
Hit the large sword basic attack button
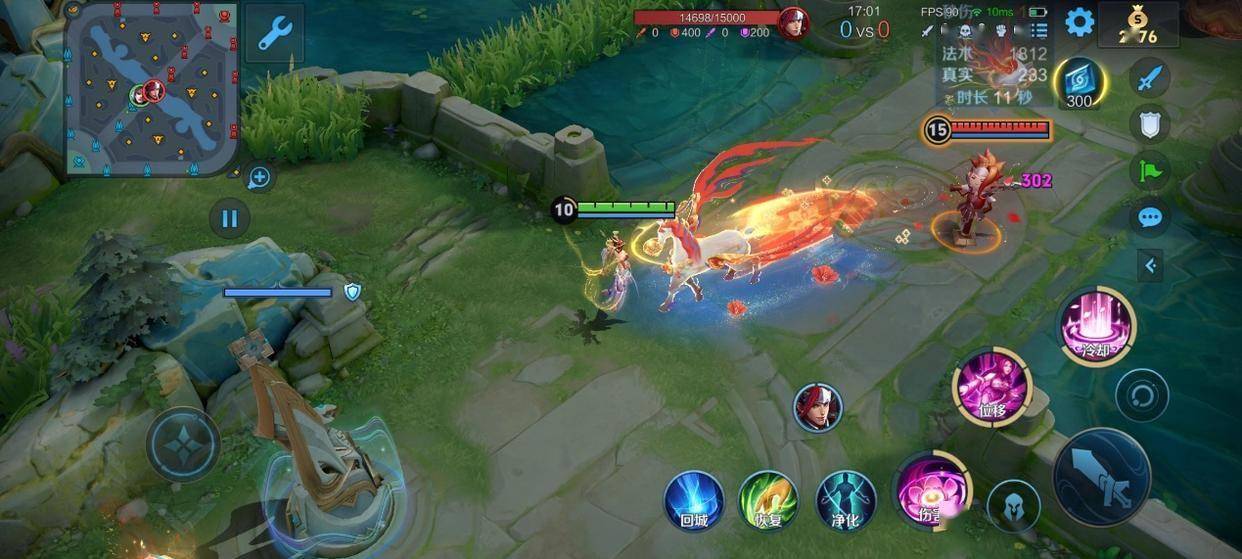pos(1102,479)
